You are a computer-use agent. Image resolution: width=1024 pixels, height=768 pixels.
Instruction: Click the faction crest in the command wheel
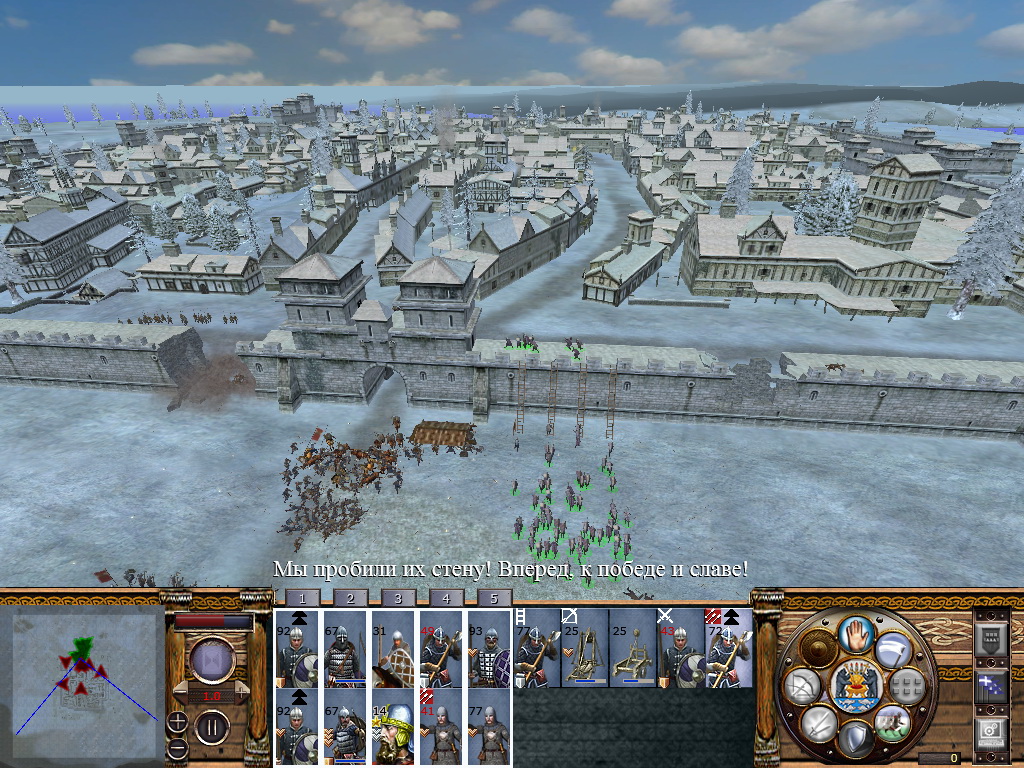click(x=856, y=685)
